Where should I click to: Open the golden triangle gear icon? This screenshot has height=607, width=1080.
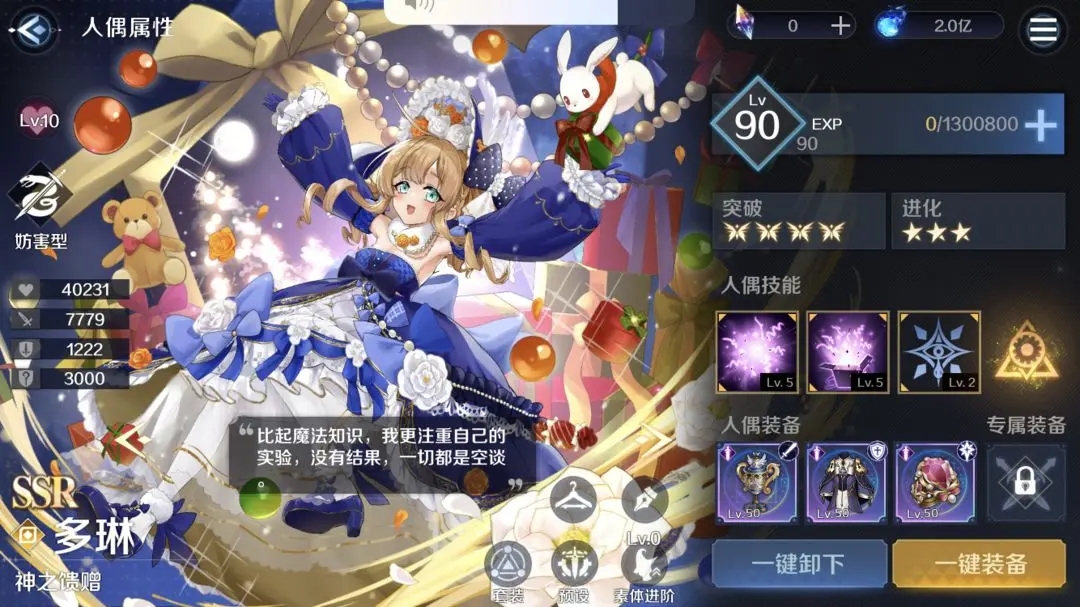coord(1026,352)
